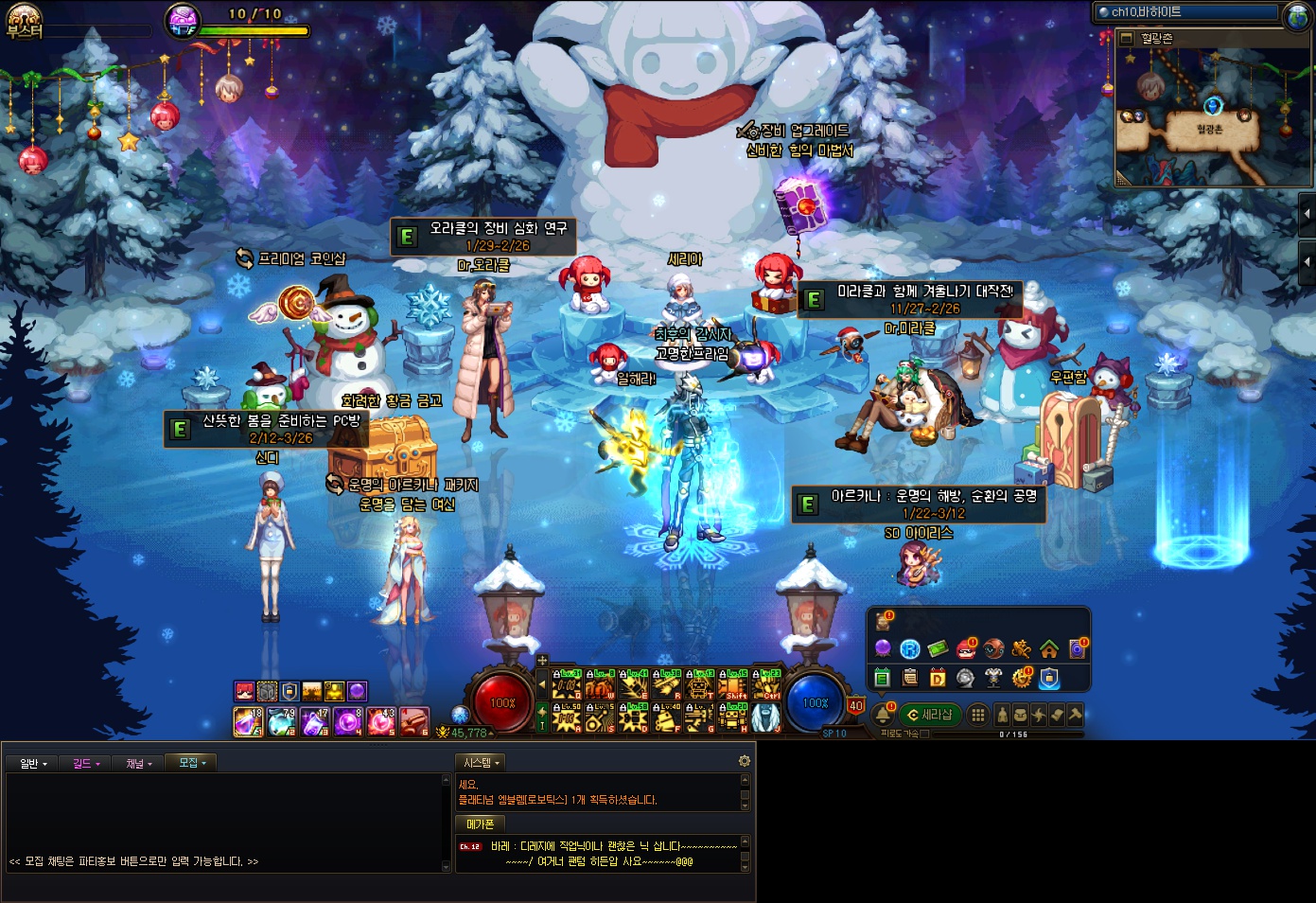1316x903 pixels.
Task: Open the blue shield lock security icon
Action: tap(1049, 678)
